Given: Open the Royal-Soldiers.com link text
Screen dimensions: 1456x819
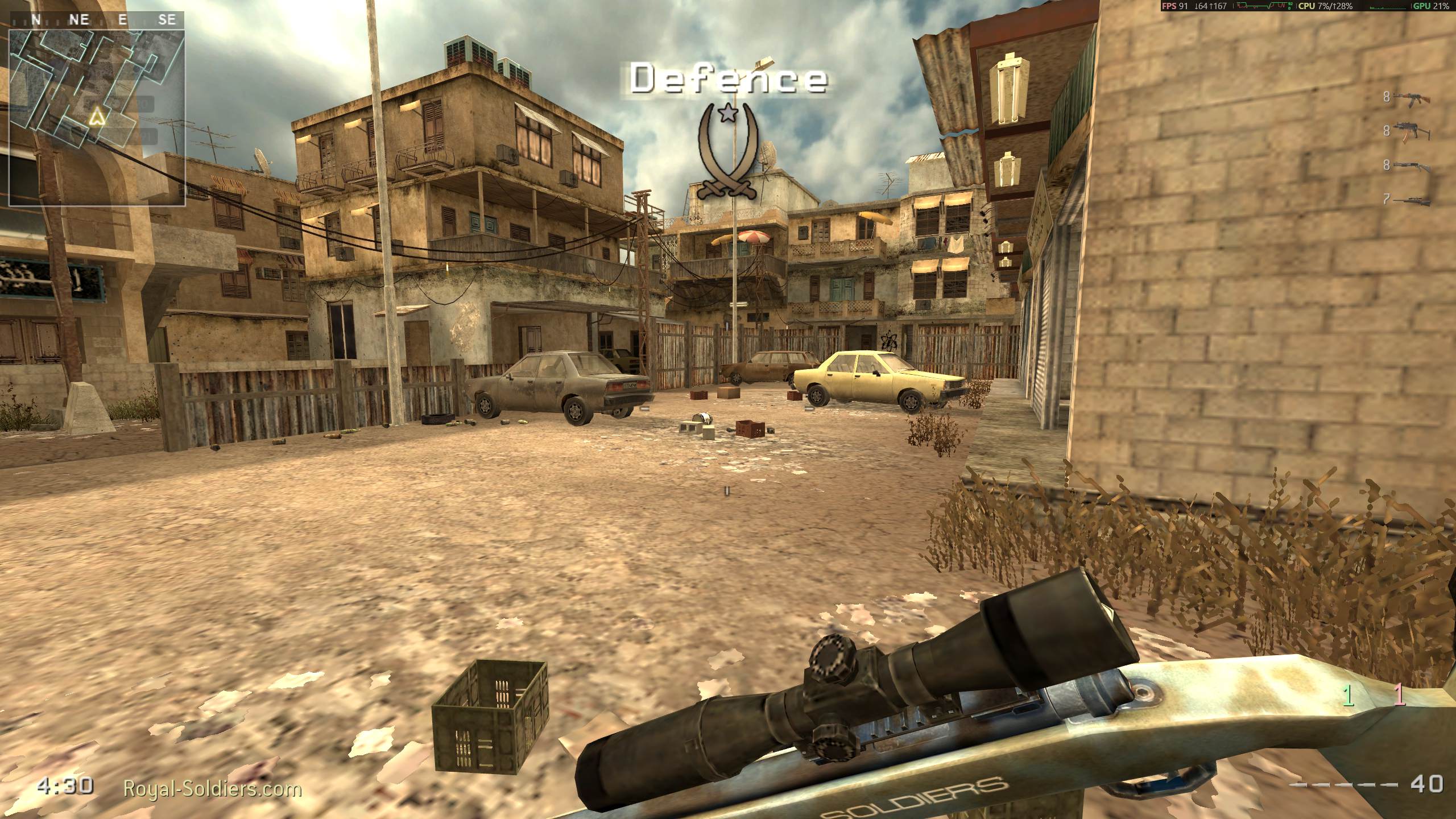Looking at the screenshot, I should coord(213,789).
